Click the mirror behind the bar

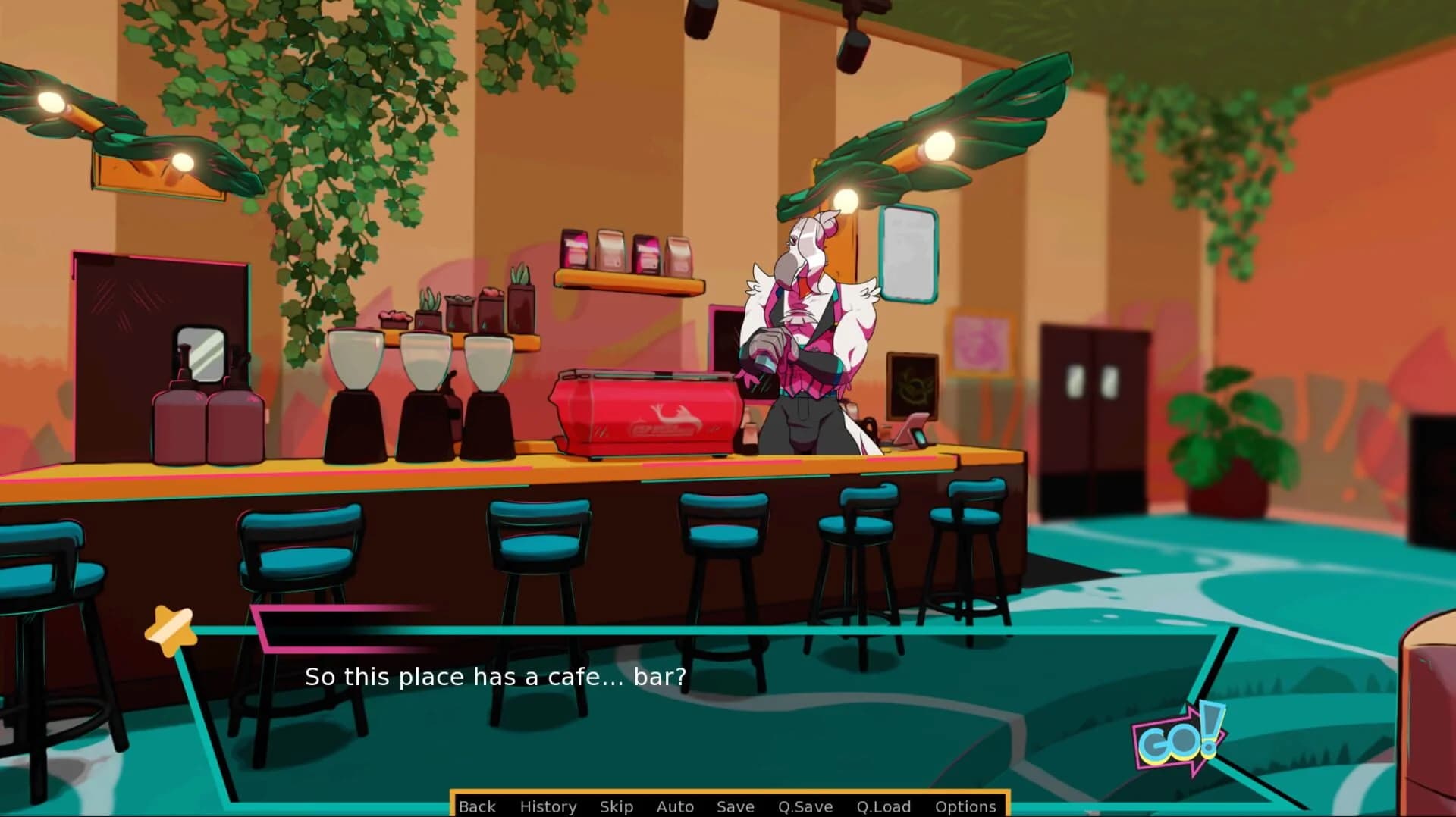201,352
